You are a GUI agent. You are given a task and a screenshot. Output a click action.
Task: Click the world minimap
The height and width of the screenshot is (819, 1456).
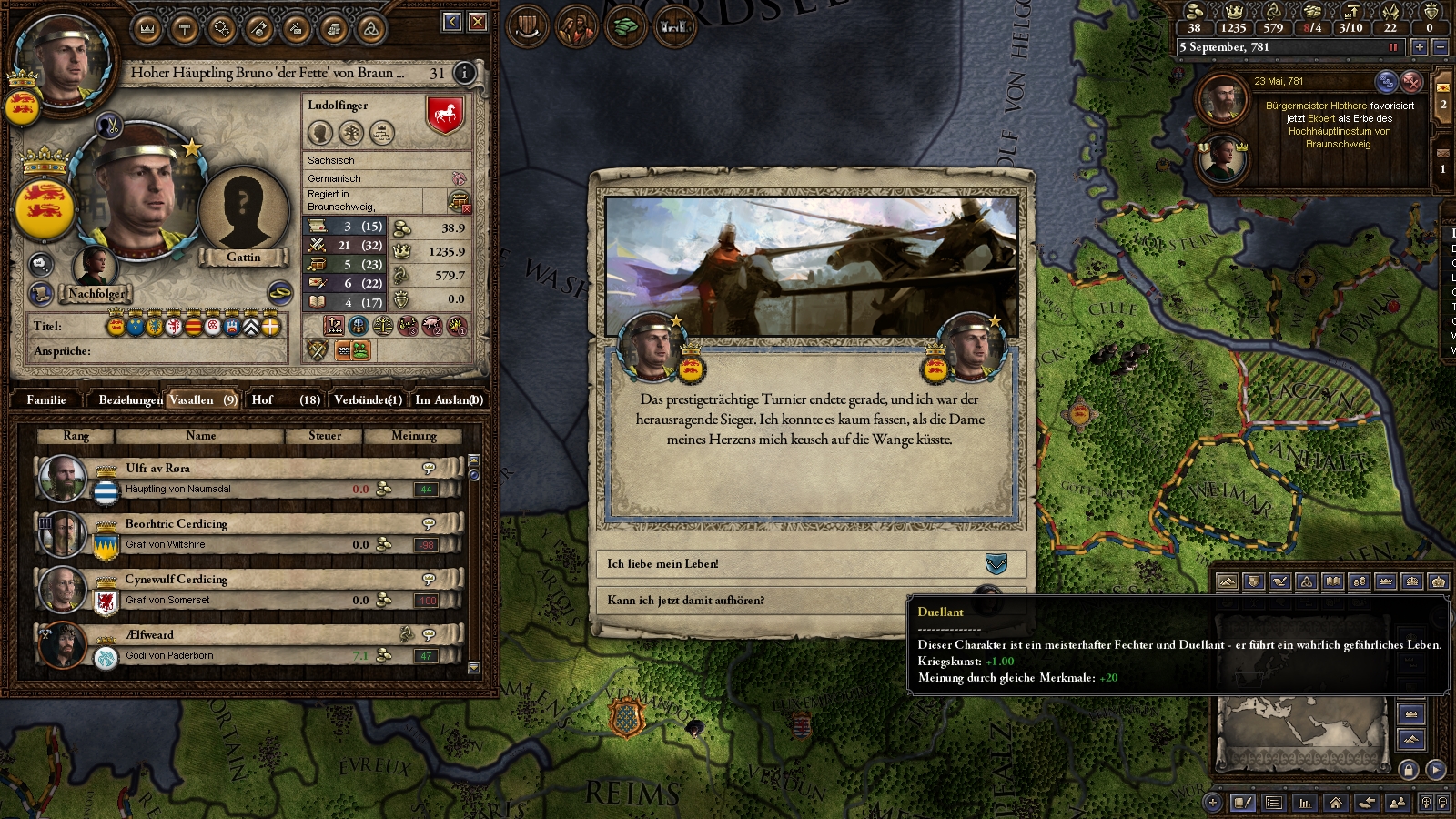pos(1301,733)
